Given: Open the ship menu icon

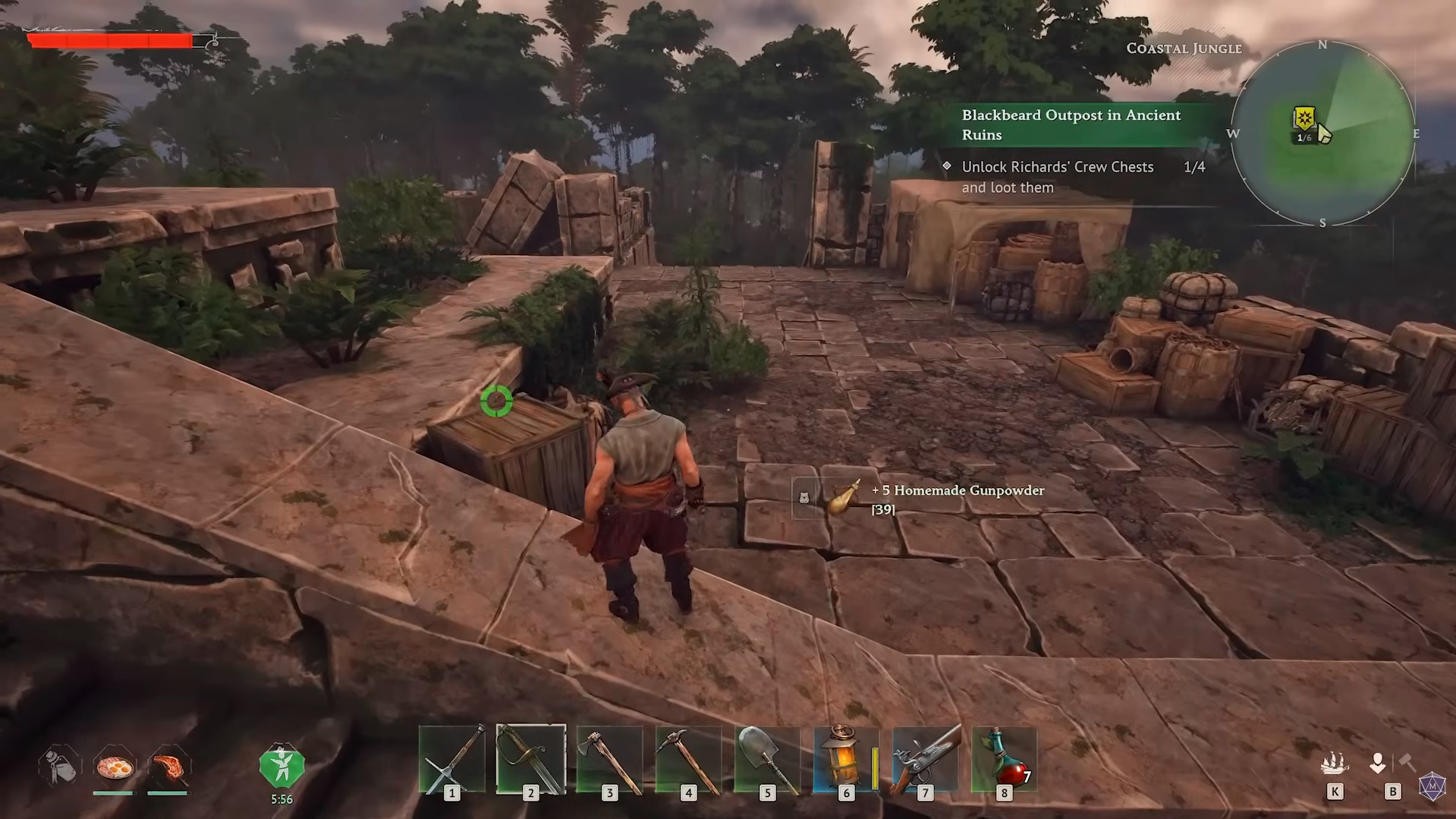Looking at the screenshot, I should point(1335,764).
